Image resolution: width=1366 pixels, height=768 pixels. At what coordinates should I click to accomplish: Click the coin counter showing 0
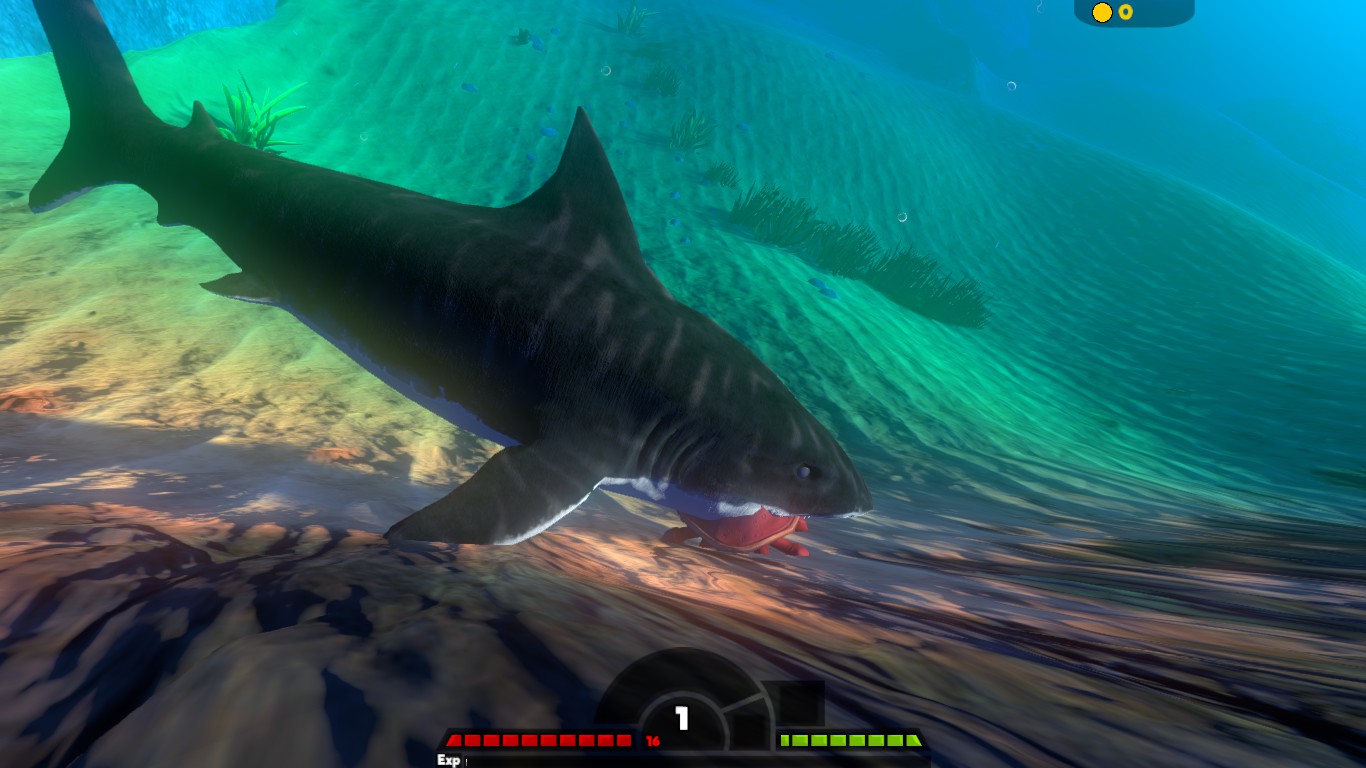click(1125, 11)
